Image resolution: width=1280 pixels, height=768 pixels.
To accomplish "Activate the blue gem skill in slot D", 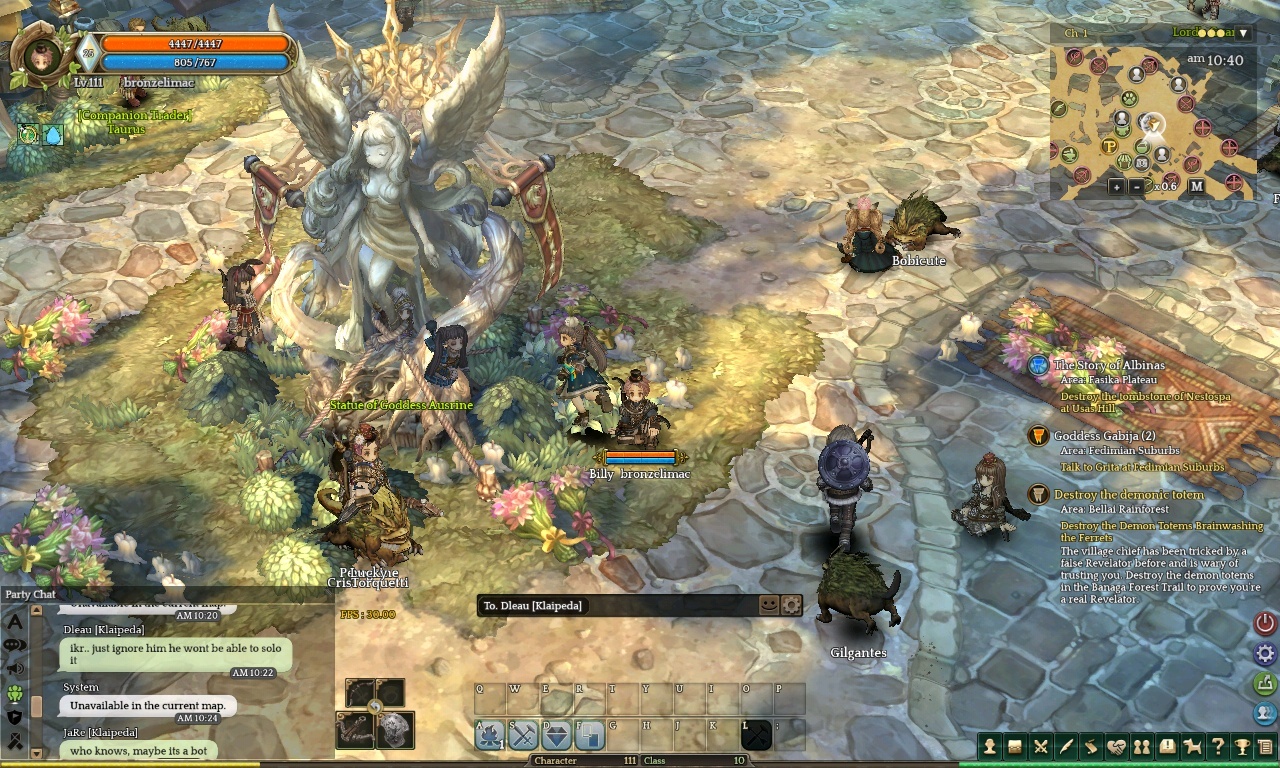I will coord(556,735).
